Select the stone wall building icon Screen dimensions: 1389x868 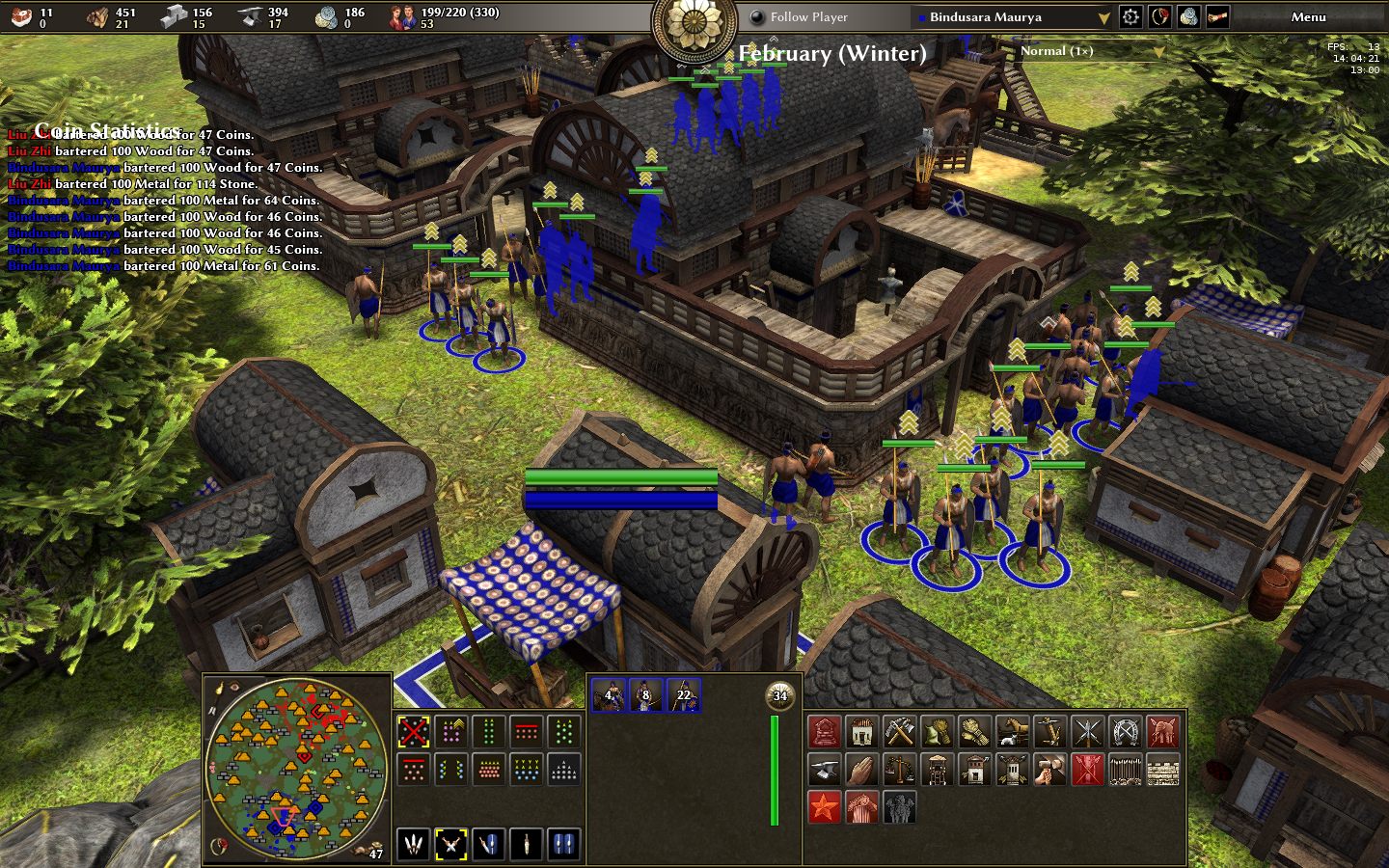(1162, 770)
